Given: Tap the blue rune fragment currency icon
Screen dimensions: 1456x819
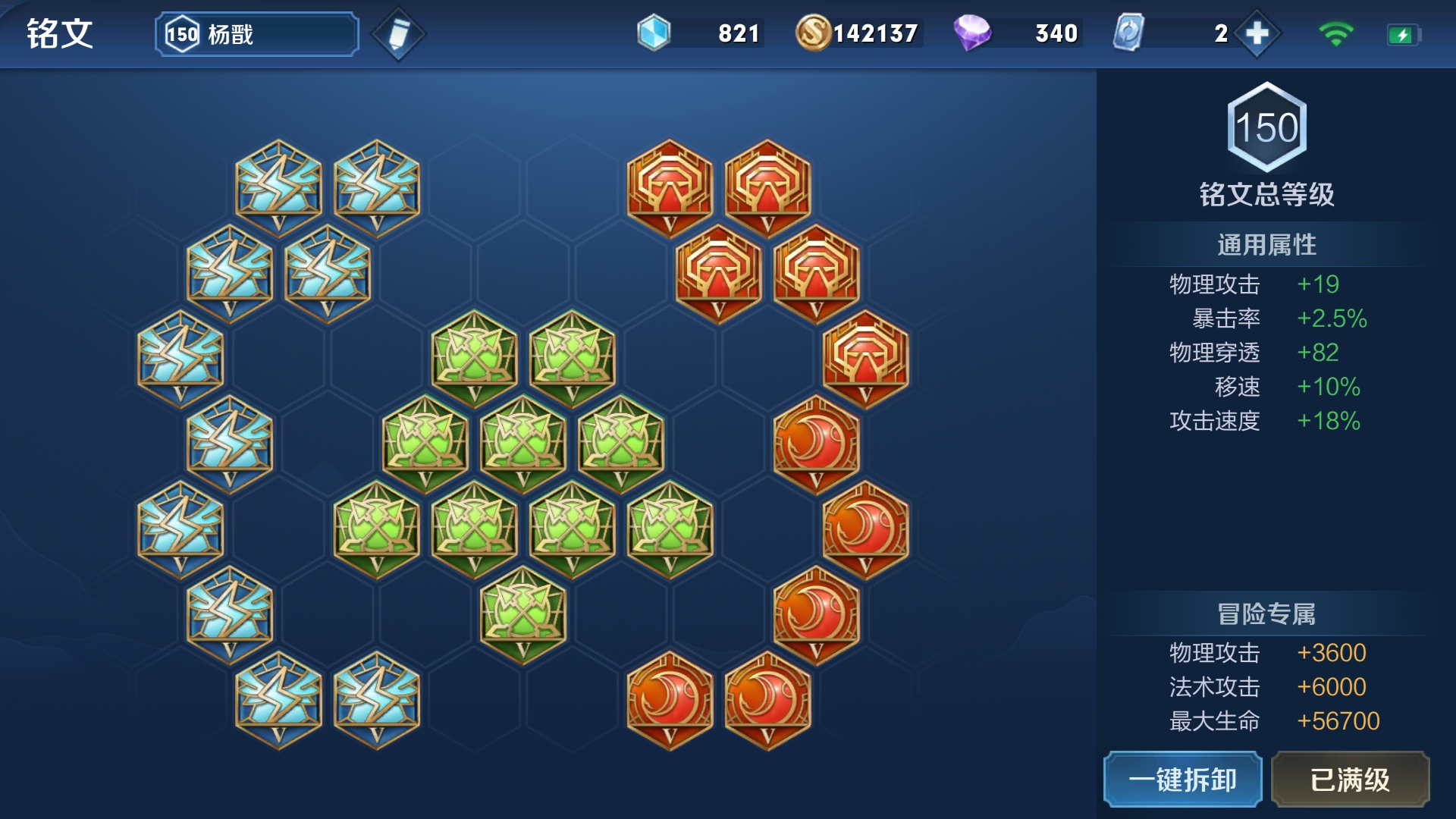Looking at the screenshot, I should (654, 33).
